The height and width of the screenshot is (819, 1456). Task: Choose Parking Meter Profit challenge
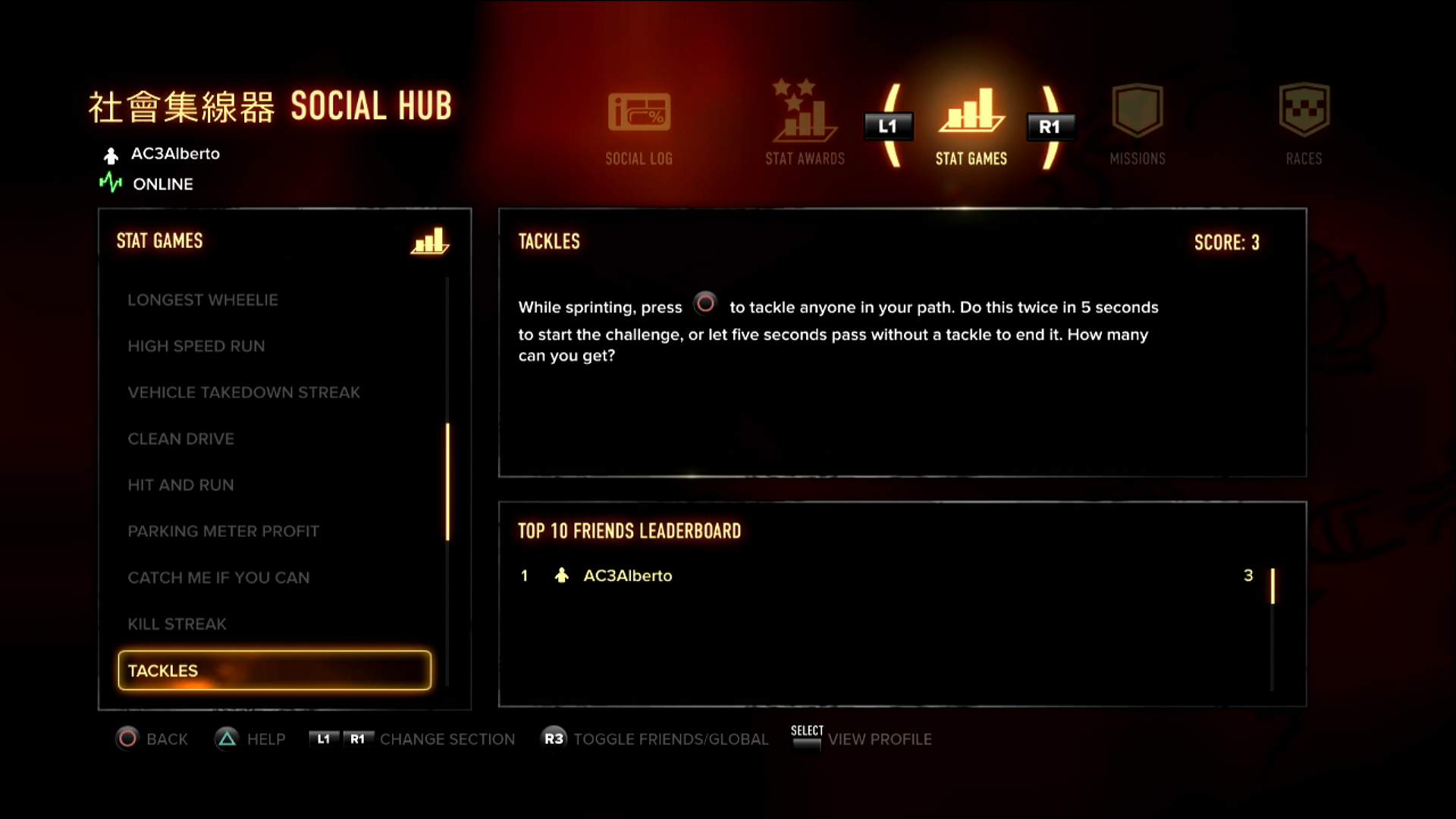pos(223,532)
